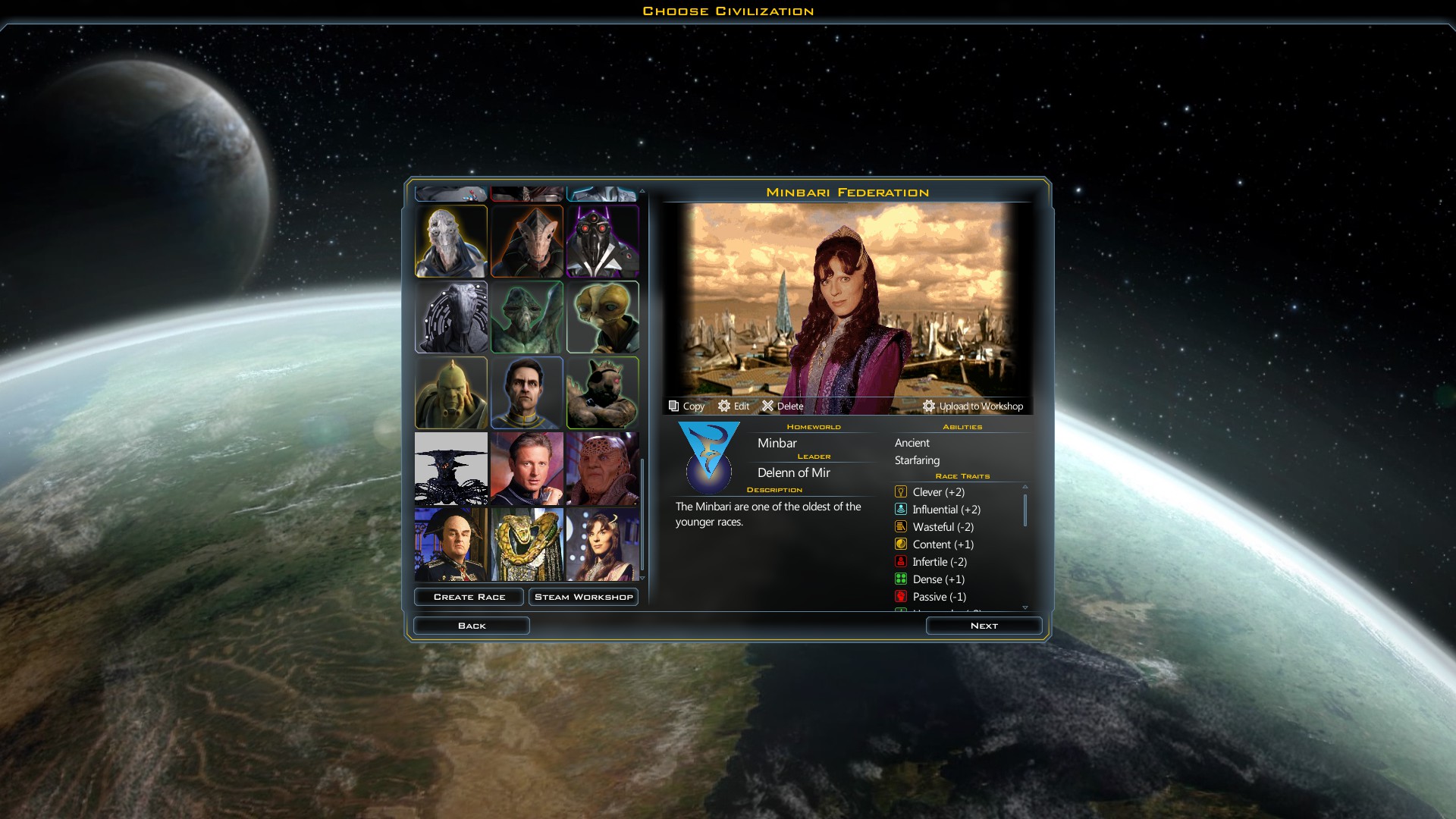
Task: Return with the Back button
Action: (471, 626)
